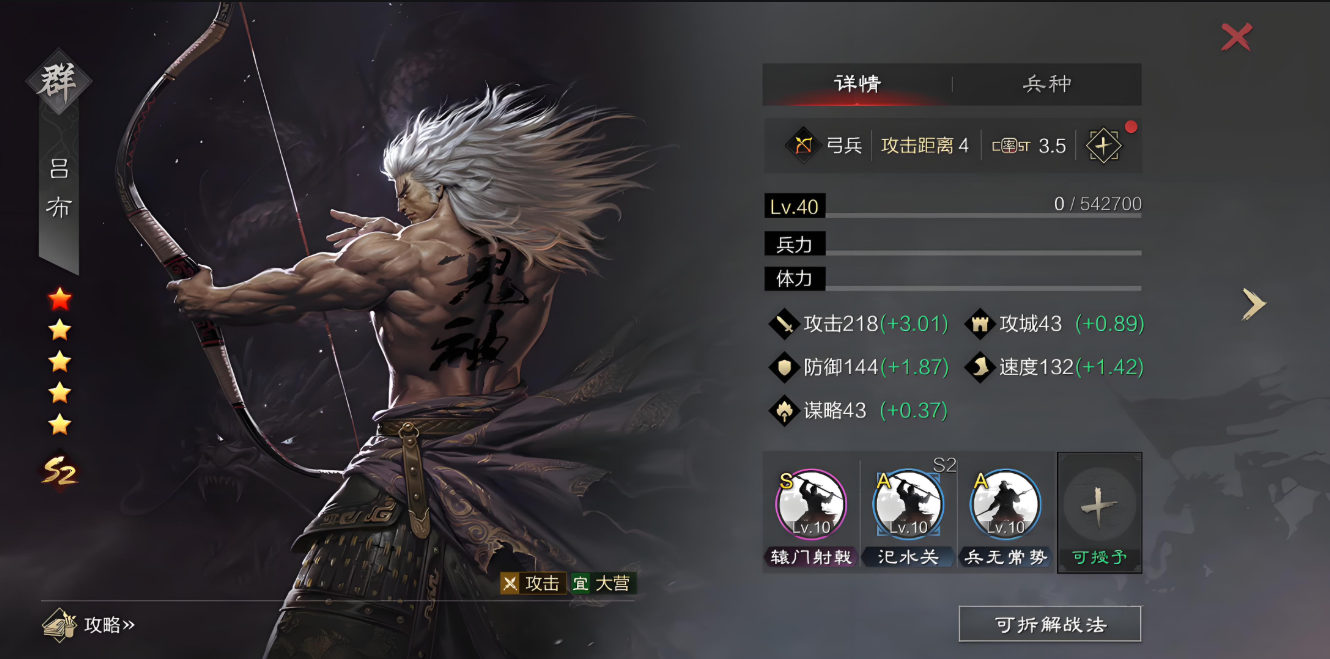The image size is (1330, 659).
Task: Switch to the 详情 tab
Action: tap(857, 84)
